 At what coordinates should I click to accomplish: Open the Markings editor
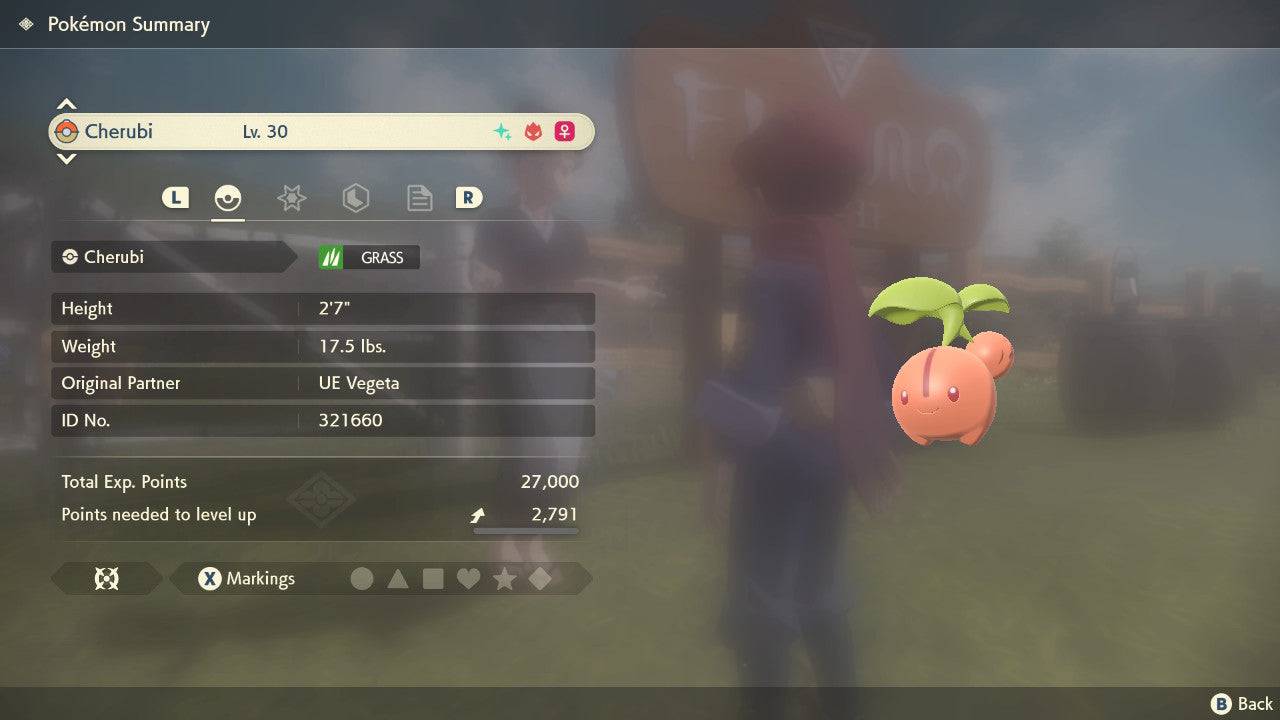point(246,579)
